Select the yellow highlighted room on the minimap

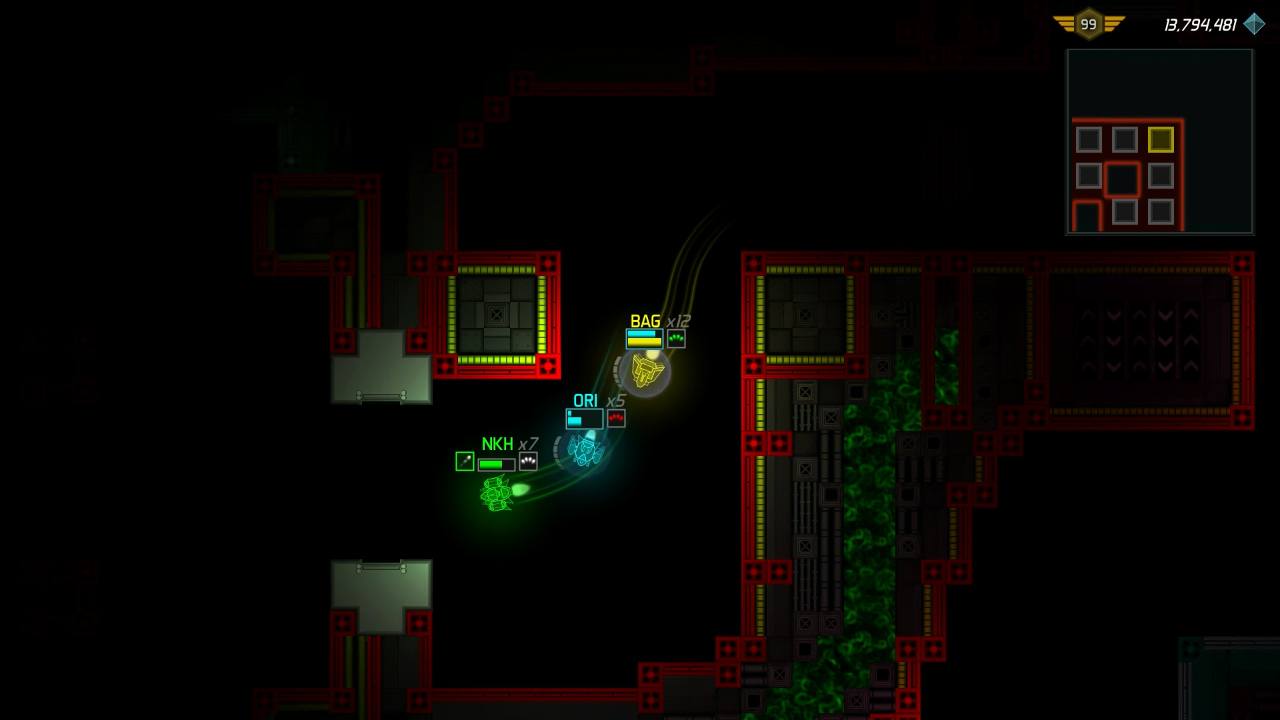coord(1161,140)
